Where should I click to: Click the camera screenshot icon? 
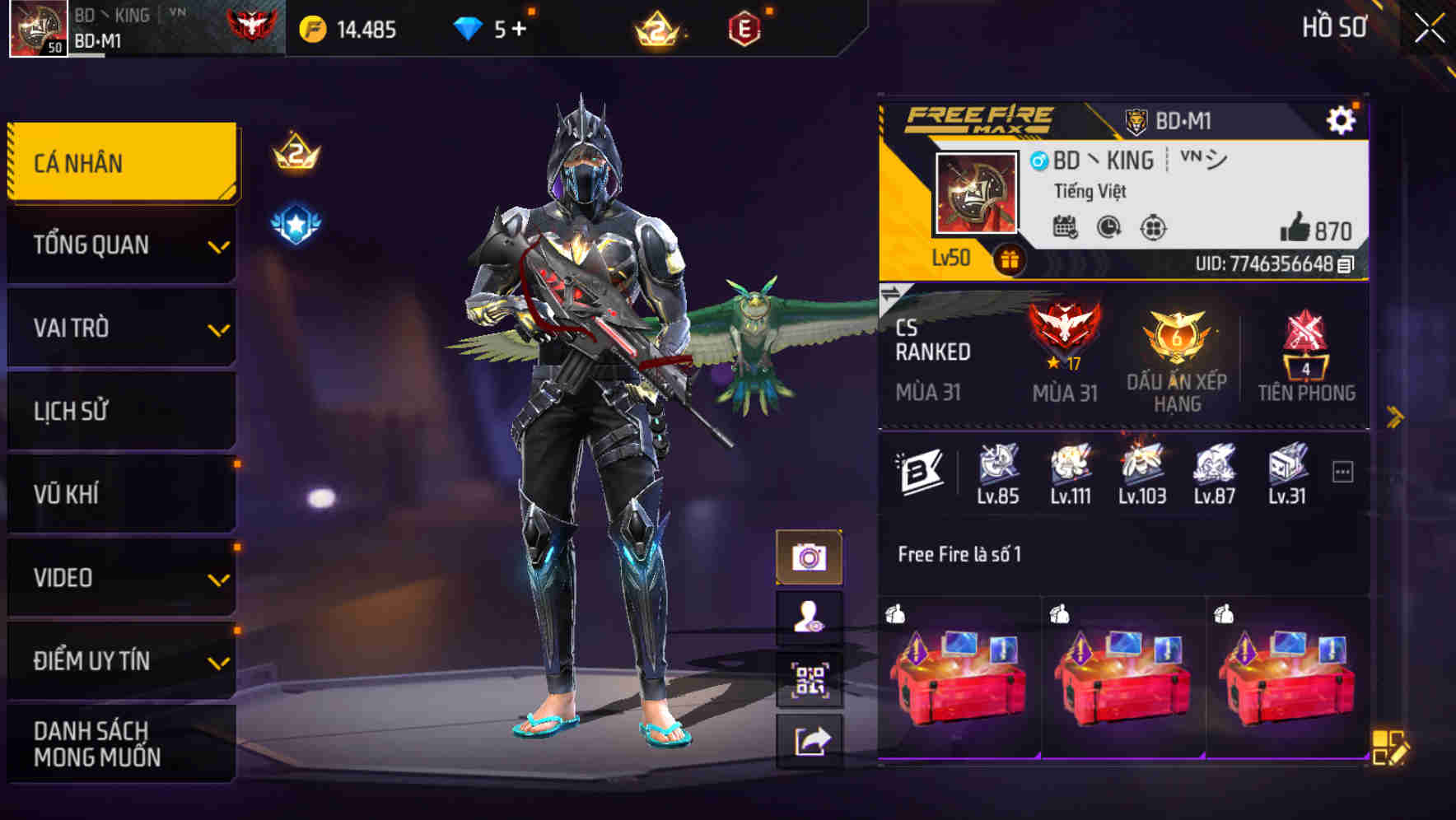[x=810, y=556]
